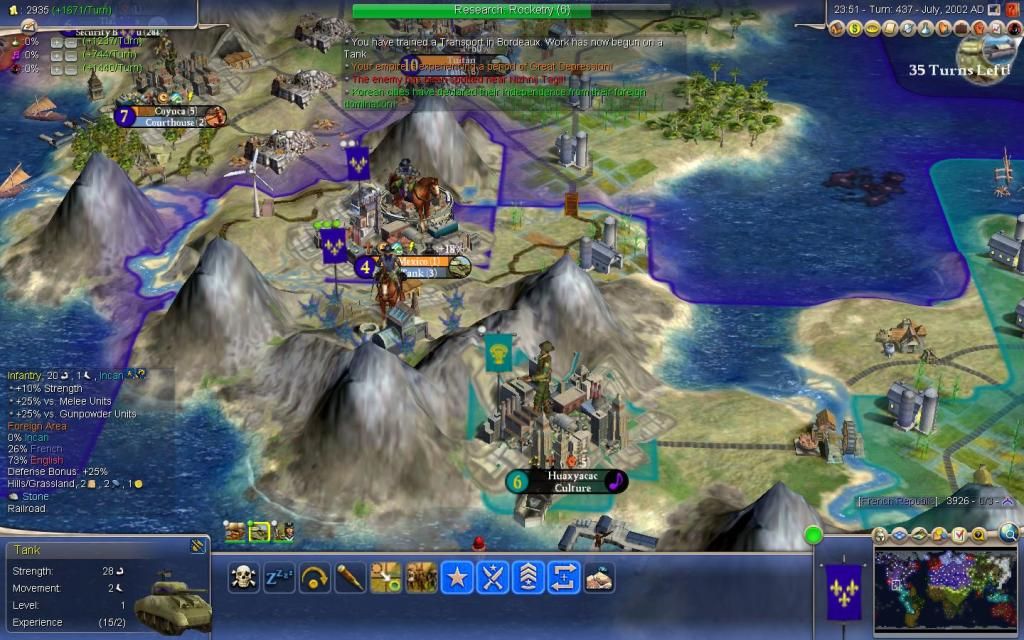Put the tank to sleep with Zzz

[279, 577]
